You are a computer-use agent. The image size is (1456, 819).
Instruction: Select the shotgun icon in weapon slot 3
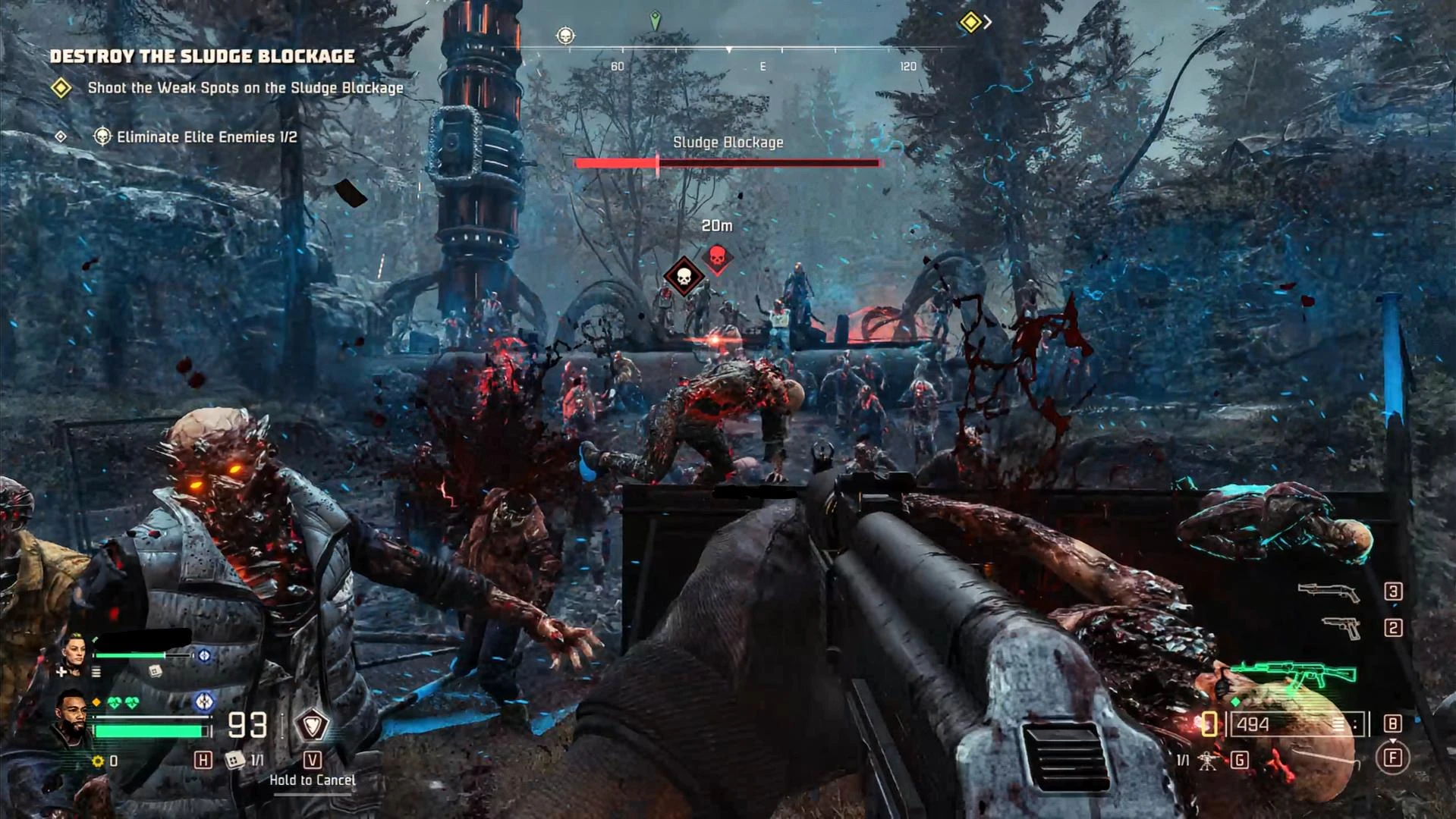point(1329,591)
